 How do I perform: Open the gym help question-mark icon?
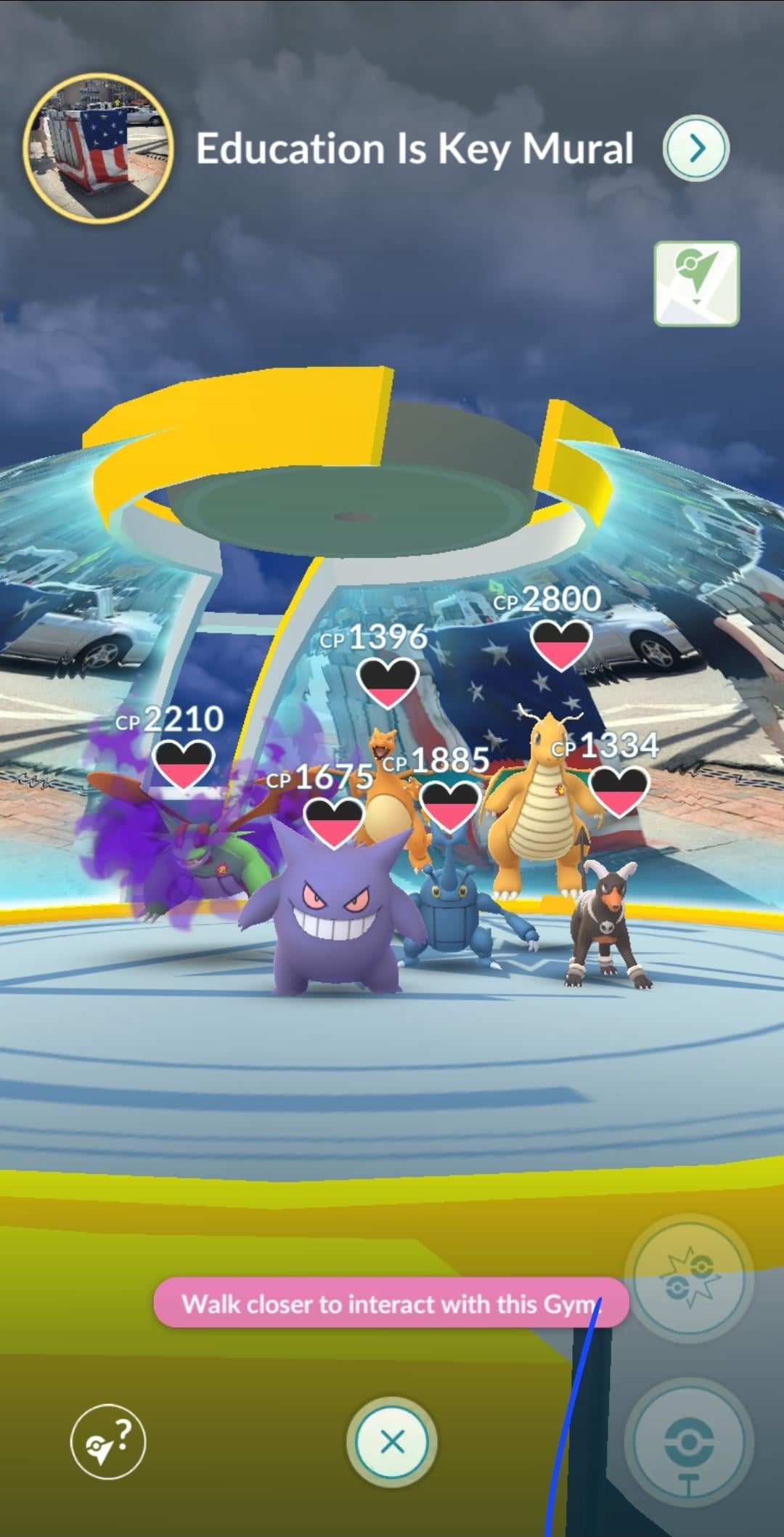(x=108, y=1442)
